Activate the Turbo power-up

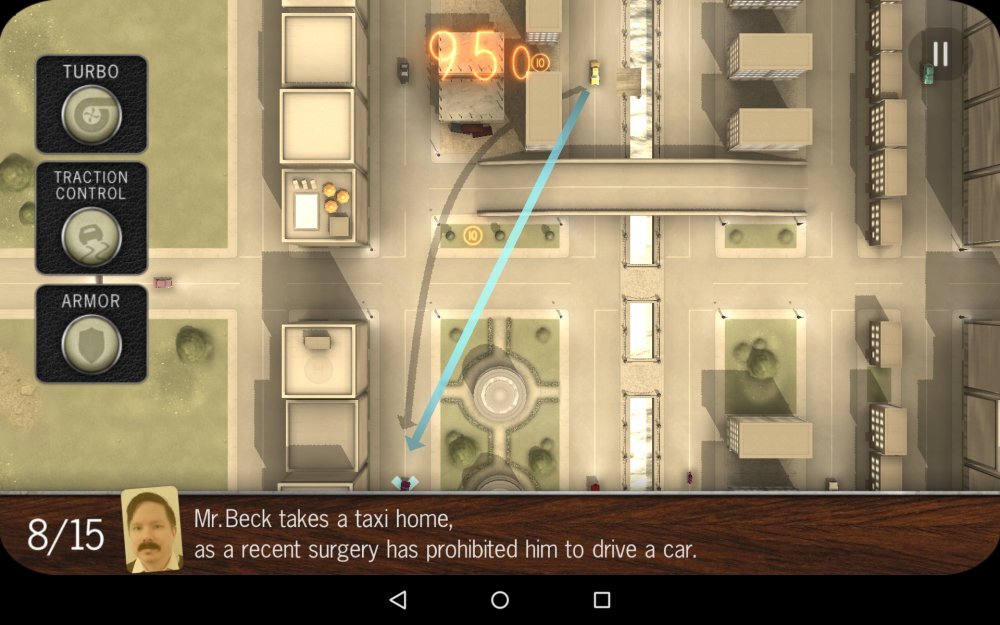pos(91,115)
